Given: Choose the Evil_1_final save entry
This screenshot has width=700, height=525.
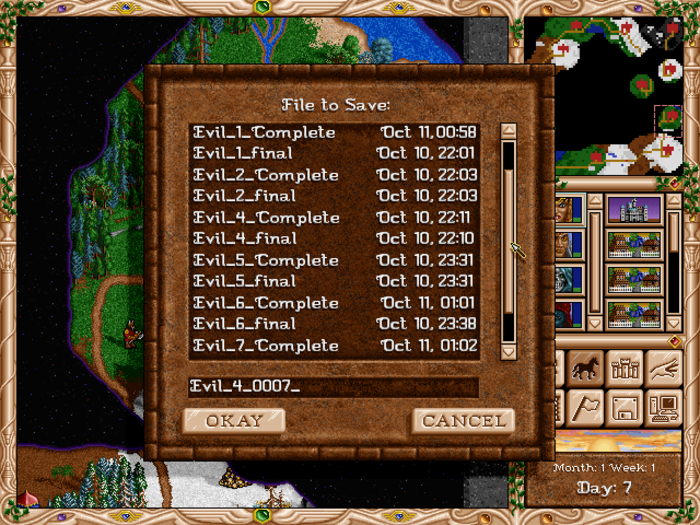Looking at the screenshot, I should coord(334,153).
